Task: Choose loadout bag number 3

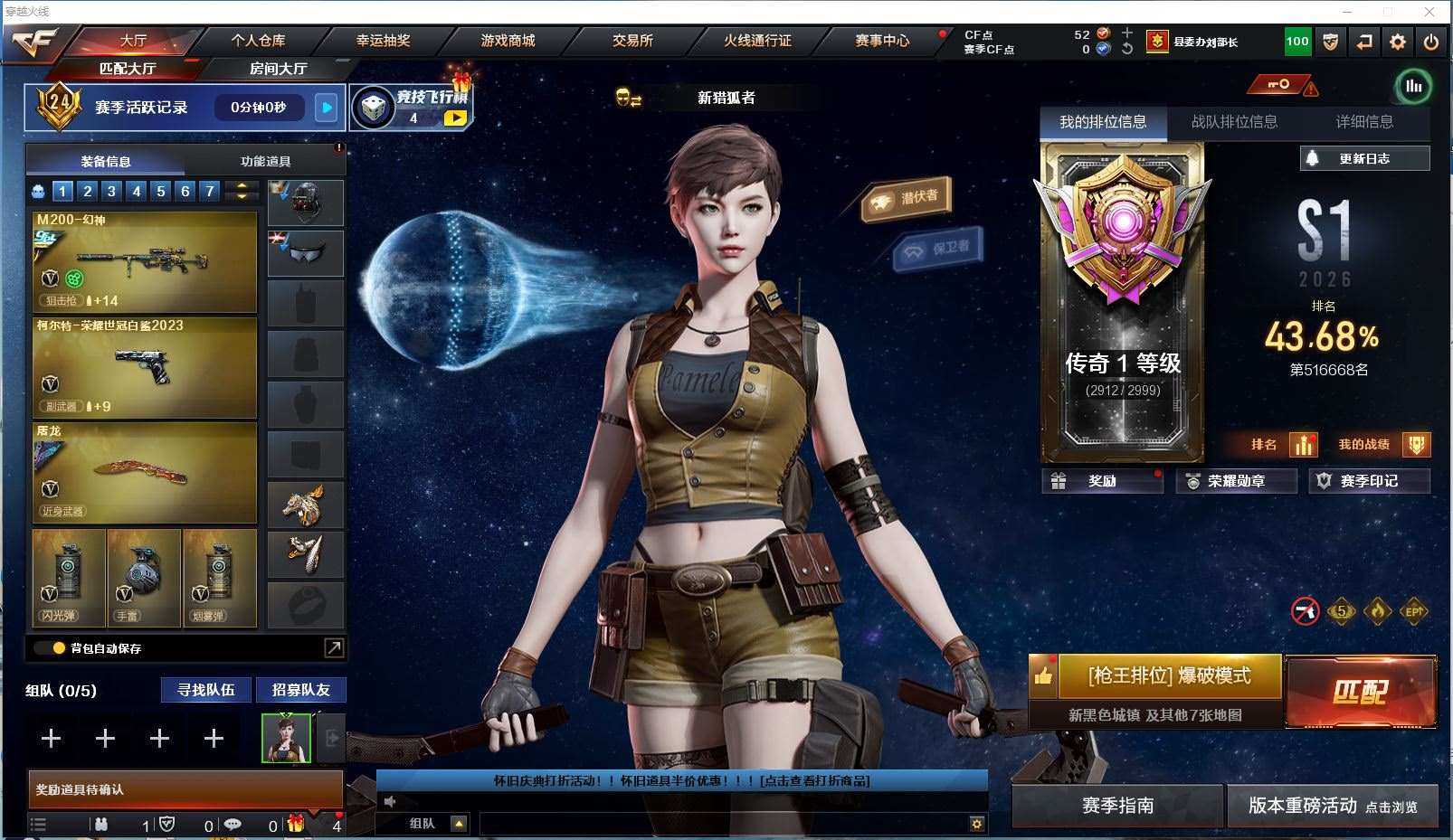Action: coord(111,191)
